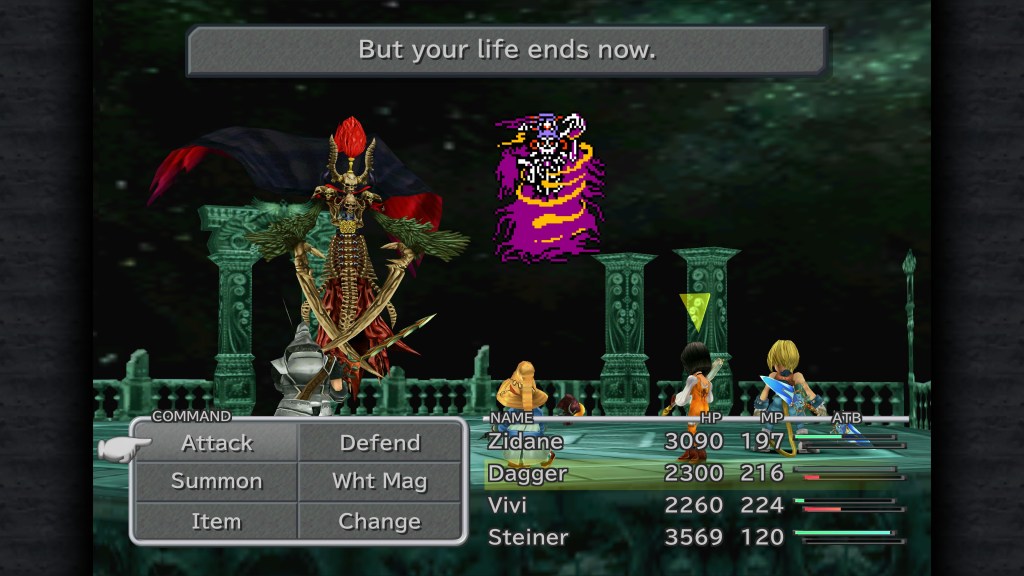Select Zidane in the party list
Screen dimensions: 1024x576
point(526,441)
